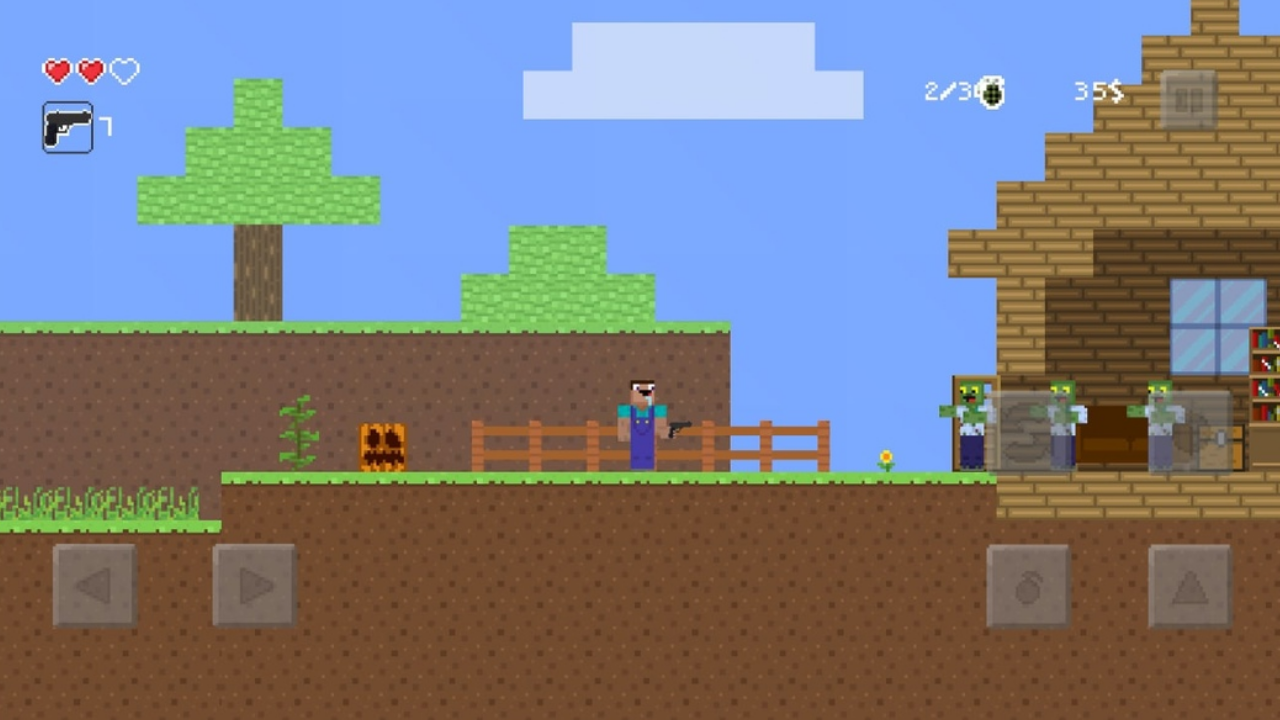
Task: Tap the empty third heart
Action: pyautogui.click(x=122, y=71)
